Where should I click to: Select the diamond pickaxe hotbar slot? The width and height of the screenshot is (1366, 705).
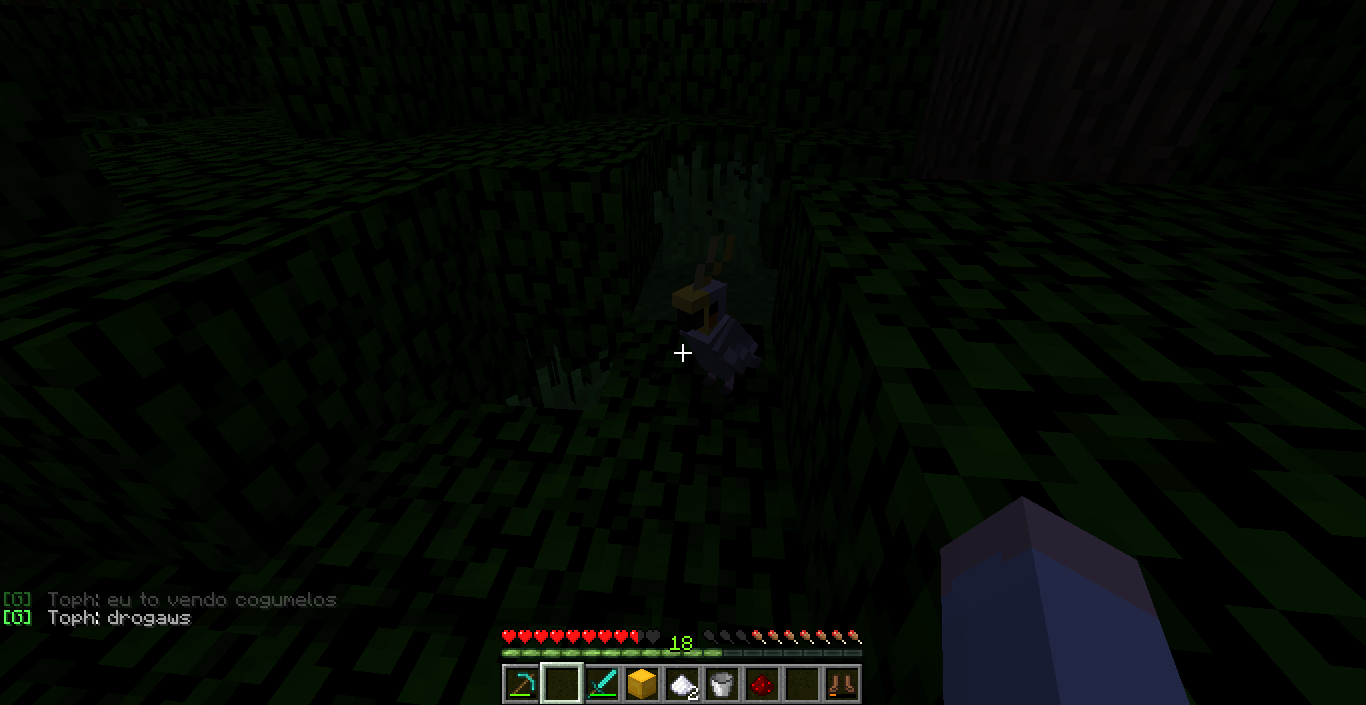(x=521, y=685)
